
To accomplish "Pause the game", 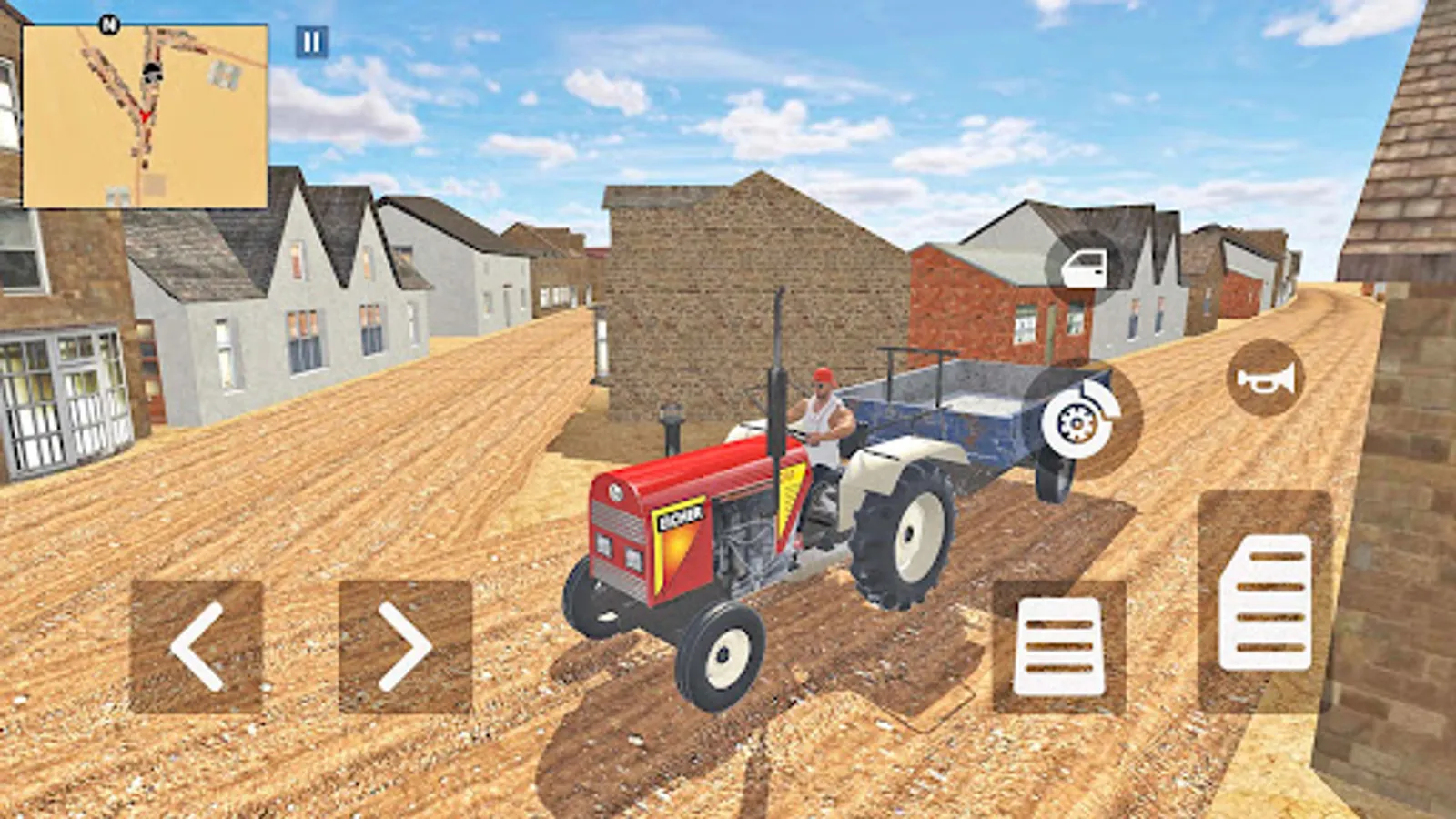I will [310, 40].
